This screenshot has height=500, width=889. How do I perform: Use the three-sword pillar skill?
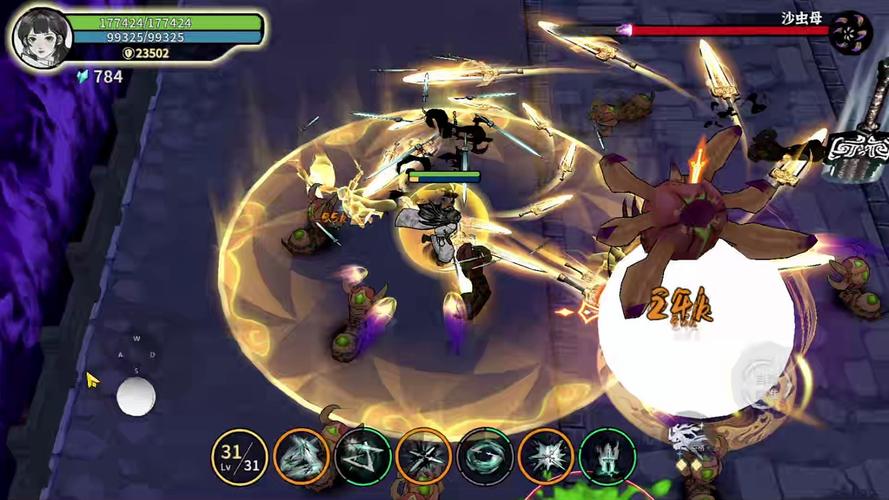coord(607,457)
